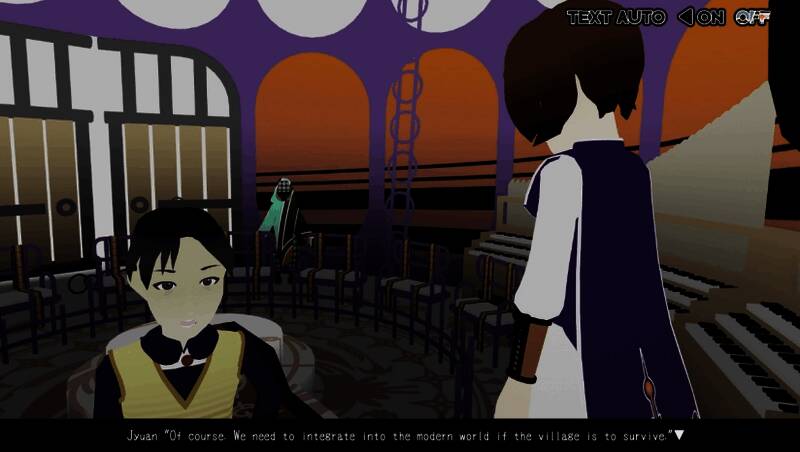Advance dialogue with the white arrow indicator
Screen dimensions: 800x452
679,435
